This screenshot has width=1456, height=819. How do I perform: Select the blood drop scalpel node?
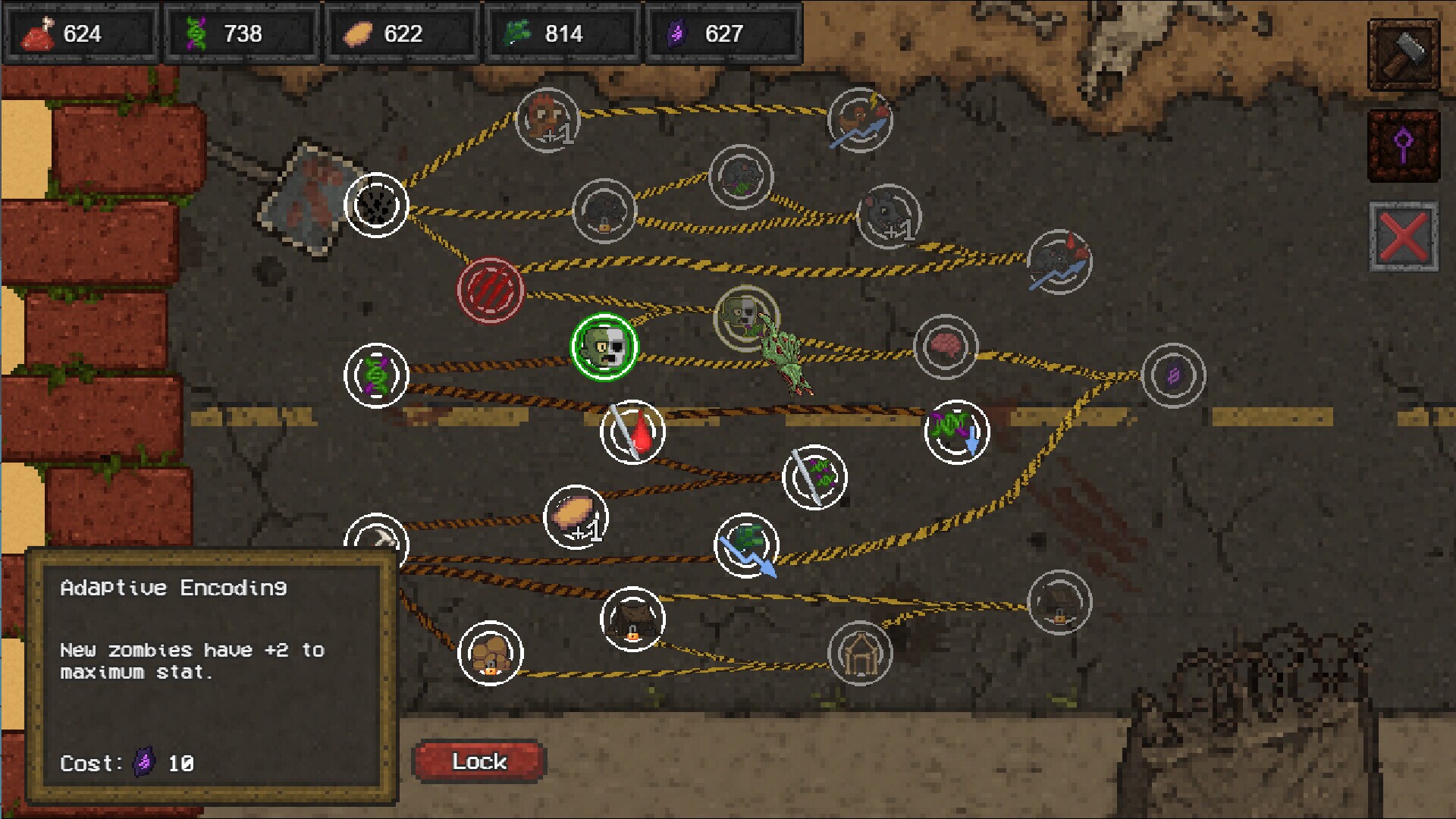(x=632, y=432)
